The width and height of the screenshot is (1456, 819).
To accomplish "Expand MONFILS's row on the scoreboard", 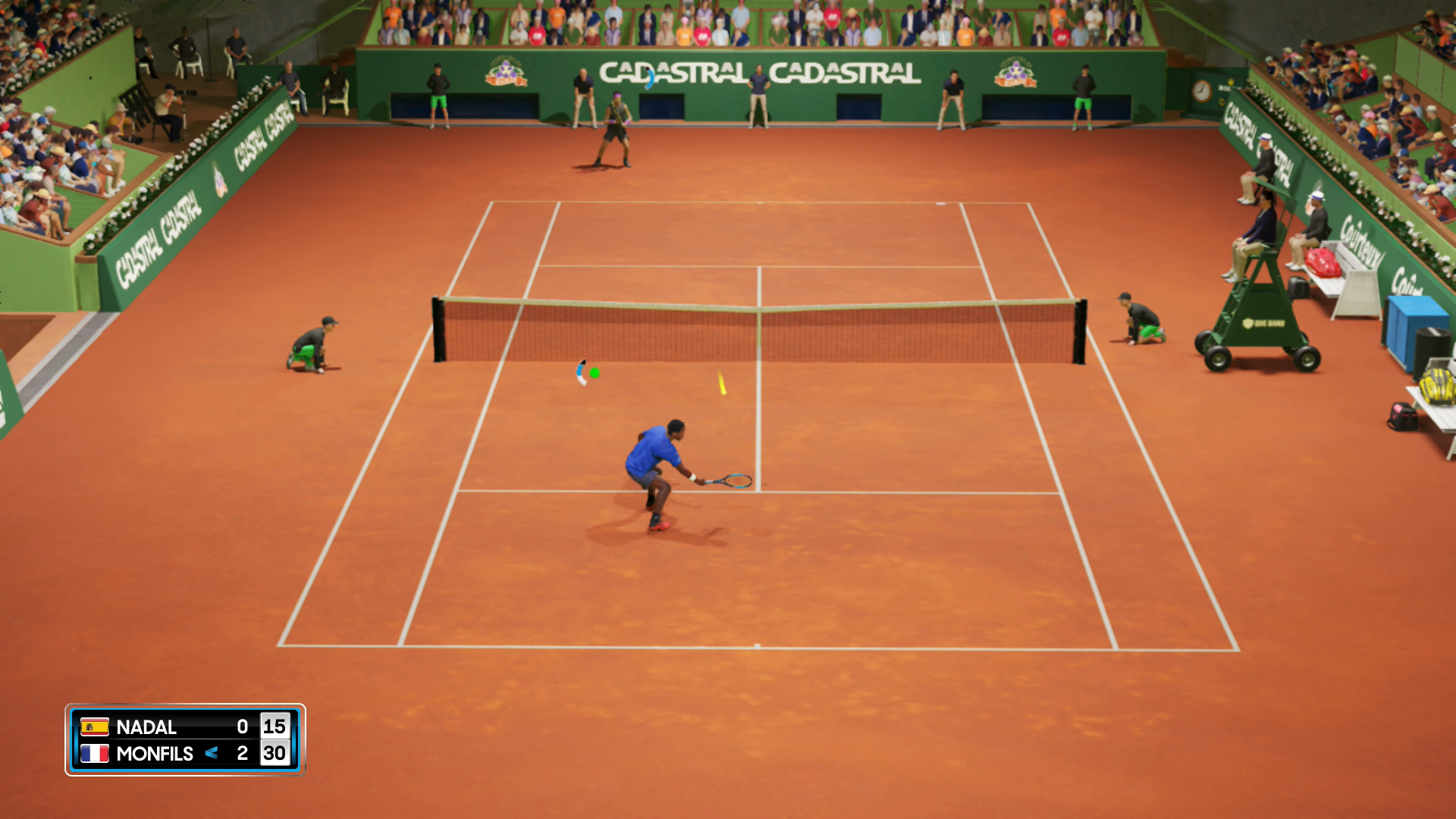I will (x=182, y=754).
